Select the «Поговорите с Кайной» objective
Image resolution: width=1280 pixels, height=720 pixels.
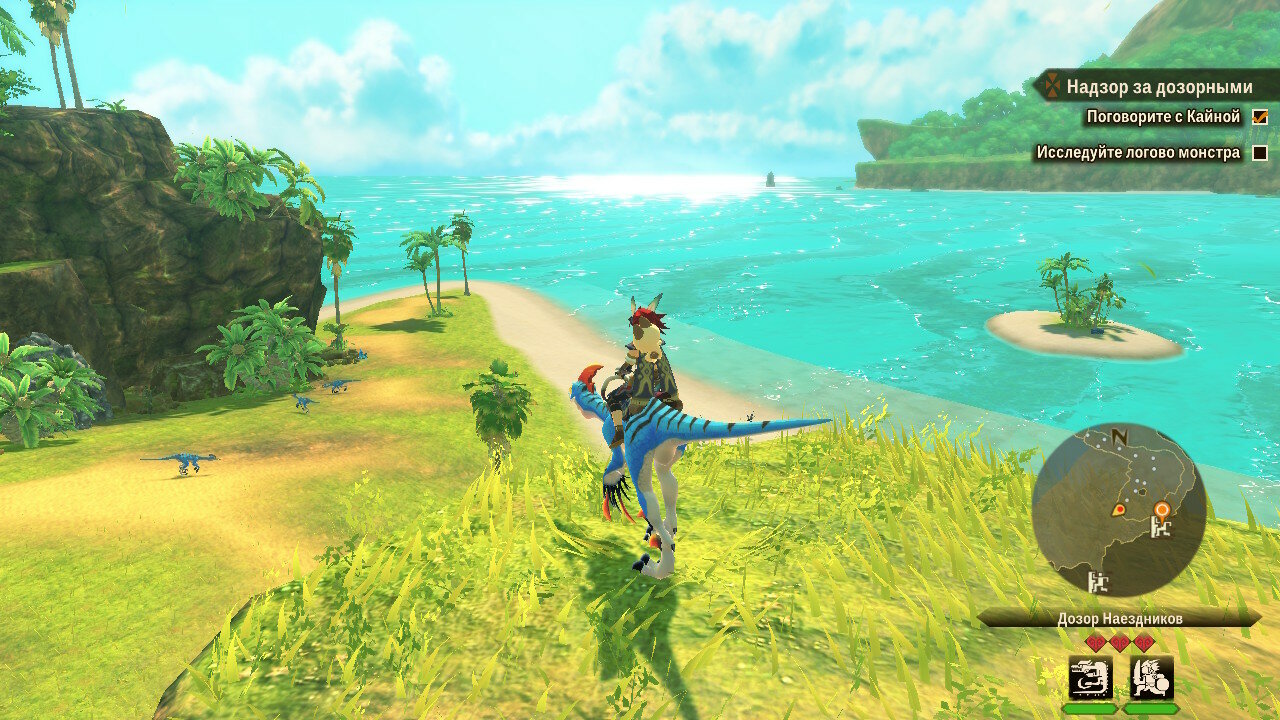(1163, 117)
